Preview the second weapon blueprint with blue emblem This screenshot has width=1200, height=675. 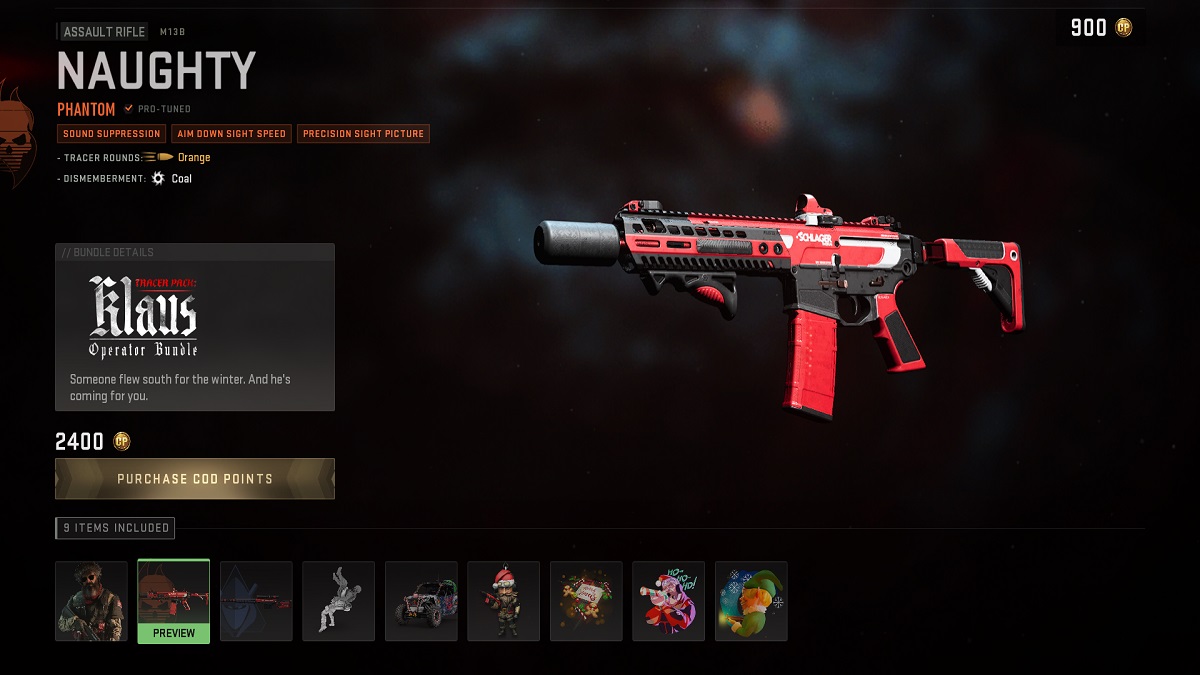click(x=256, y=600)
